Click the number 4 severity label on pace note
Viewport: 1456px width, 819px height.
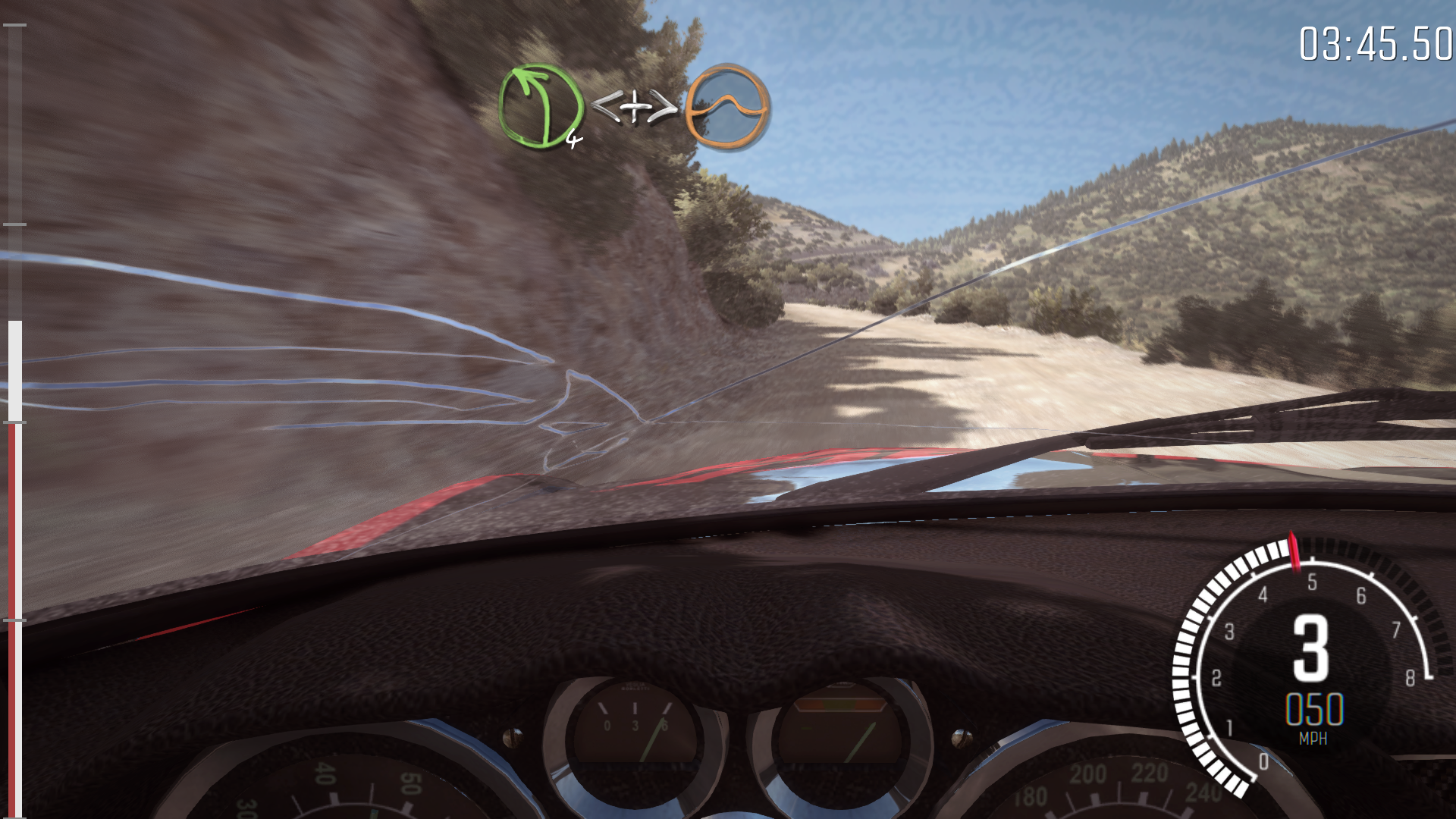(x=573, y=139)
